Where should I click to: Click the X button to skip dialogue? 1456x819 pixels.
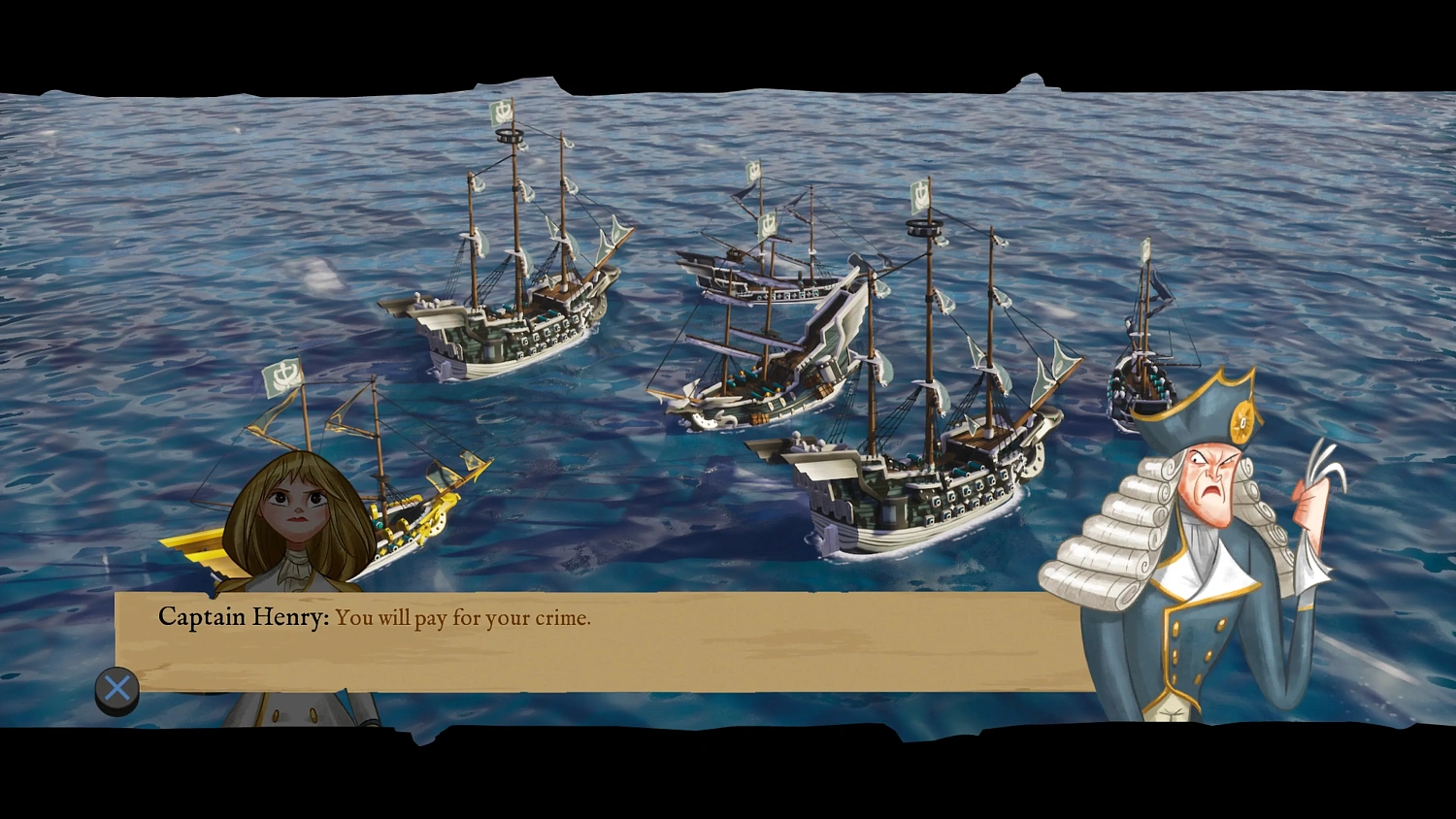pyautogui.click(x=116, y=688)
